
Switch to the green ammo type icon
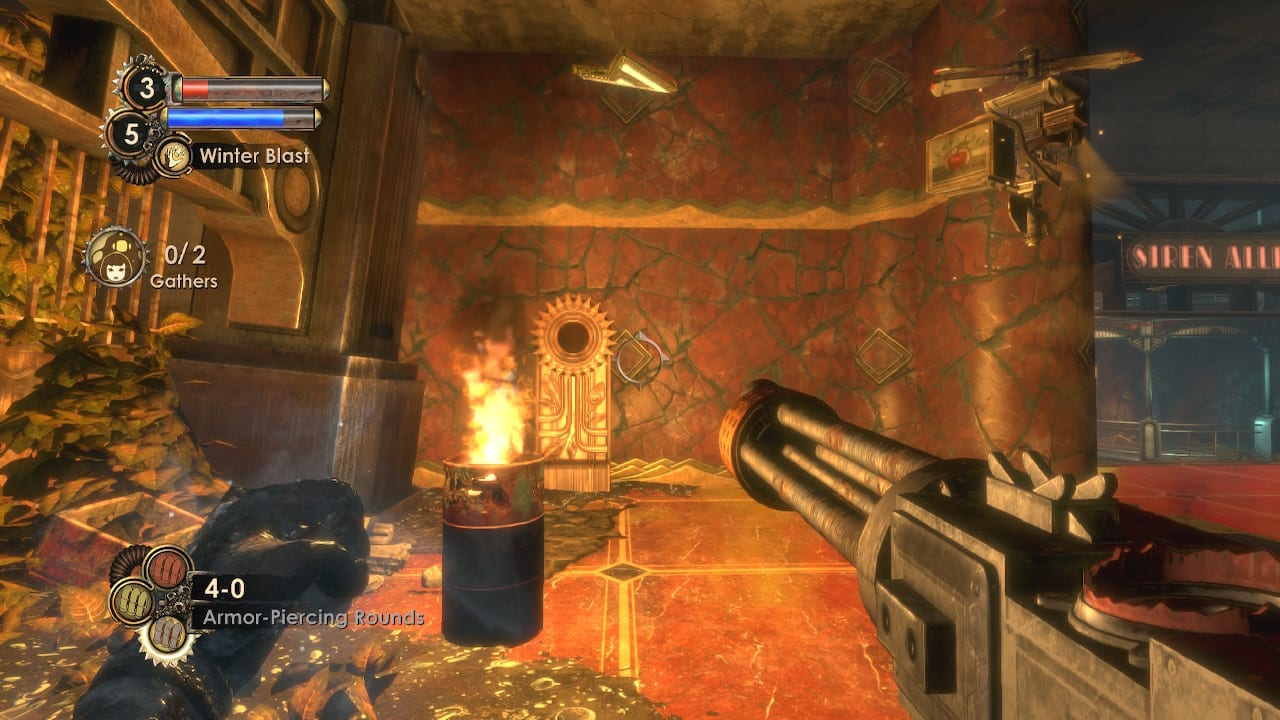(131, 603)
